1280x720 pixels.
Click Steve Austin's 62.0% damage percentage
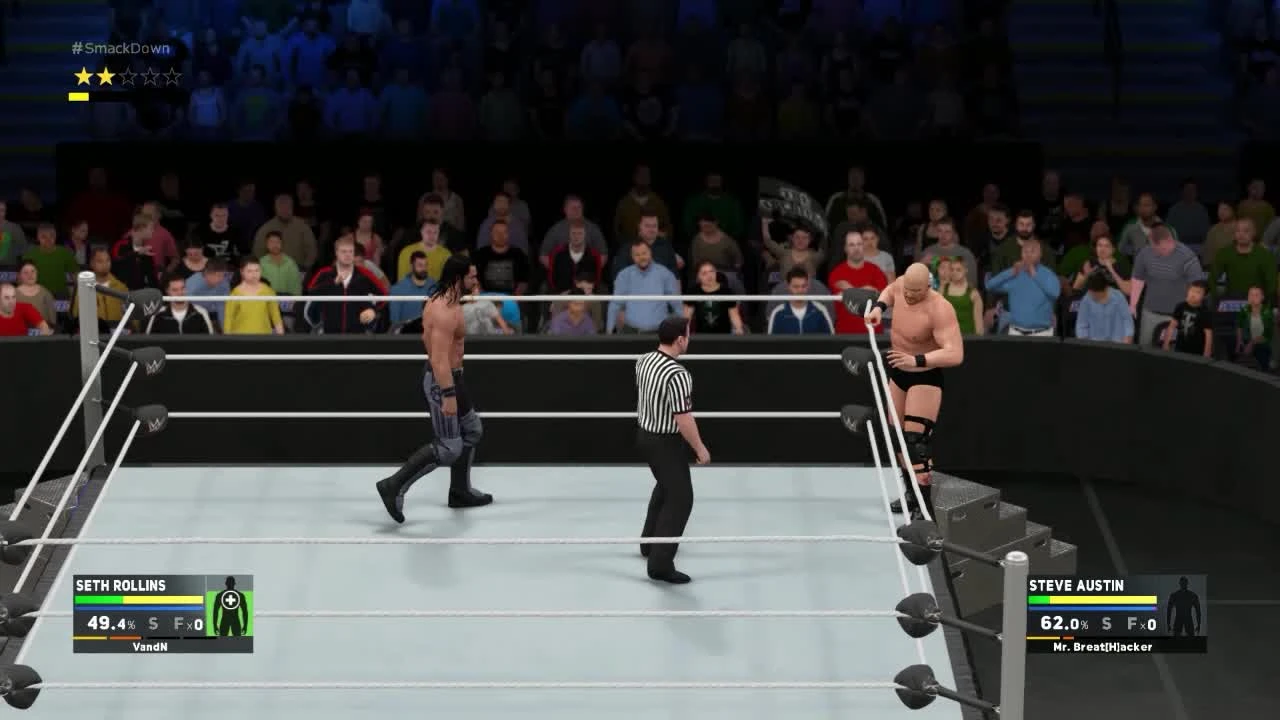pos(1062,623)
